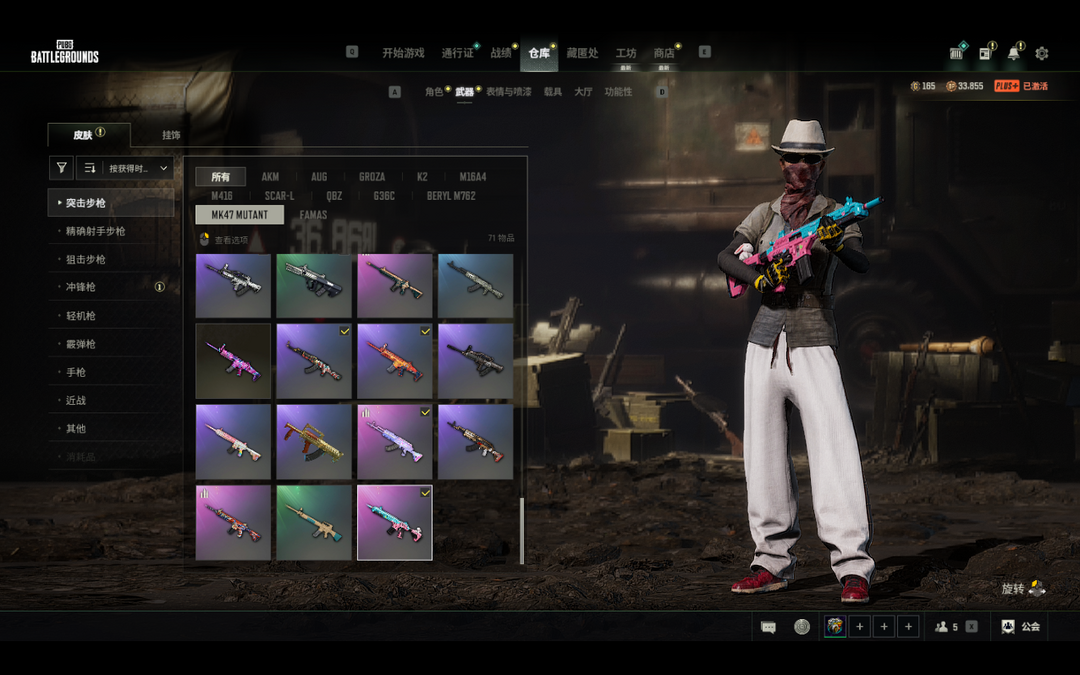
Task: Open the 开始游戏 (Start Game) menu
Action: (x=403, y=53)
